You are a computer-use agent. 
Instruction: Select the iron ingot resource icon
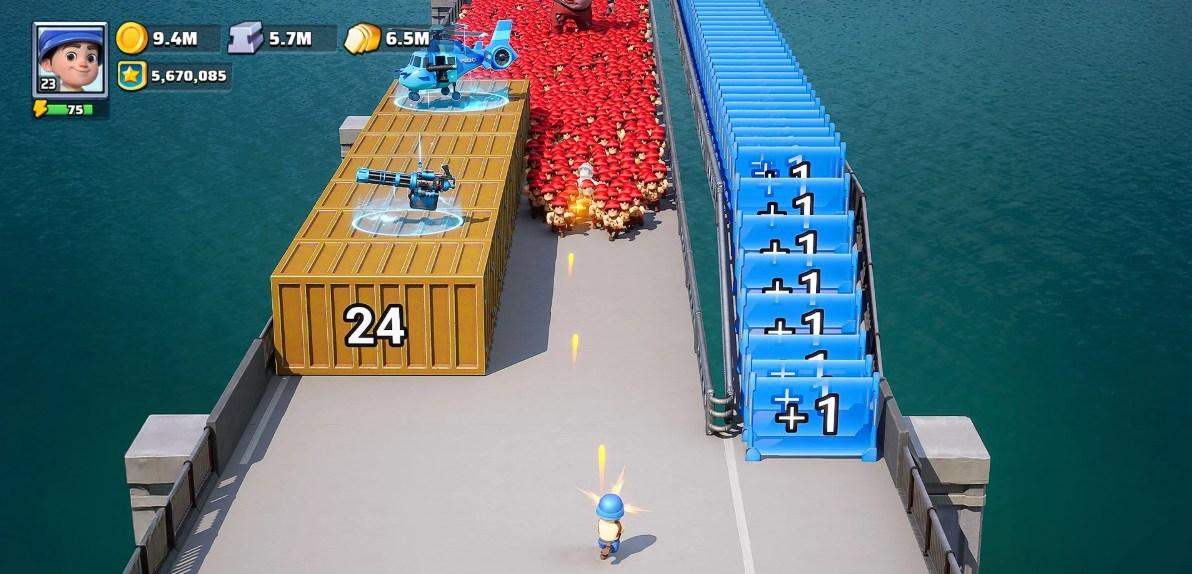[x=246, y=38]
